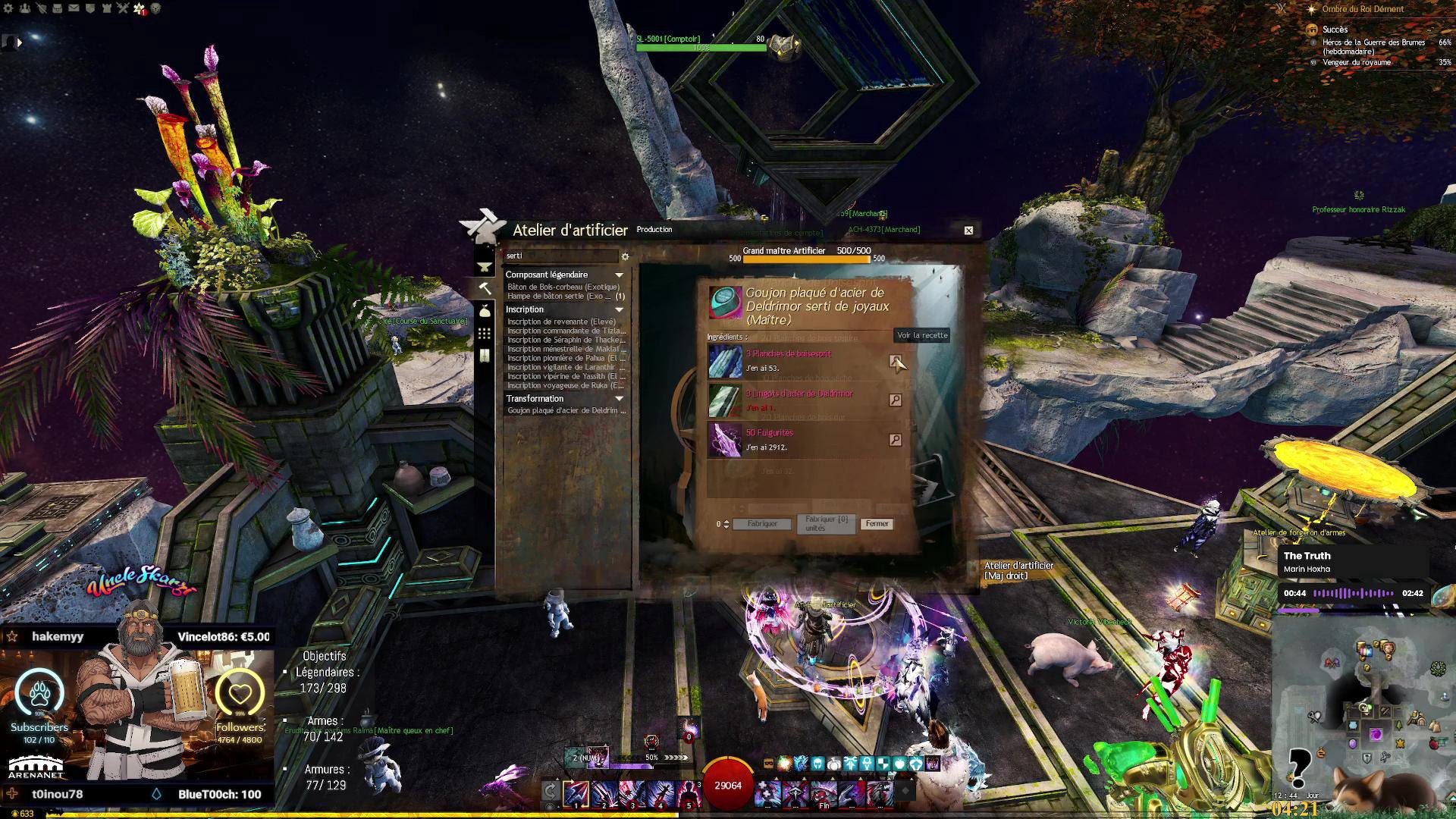Collapse the Composant légendaire category
The image size is (1456, 819).
tap(619, 275)
